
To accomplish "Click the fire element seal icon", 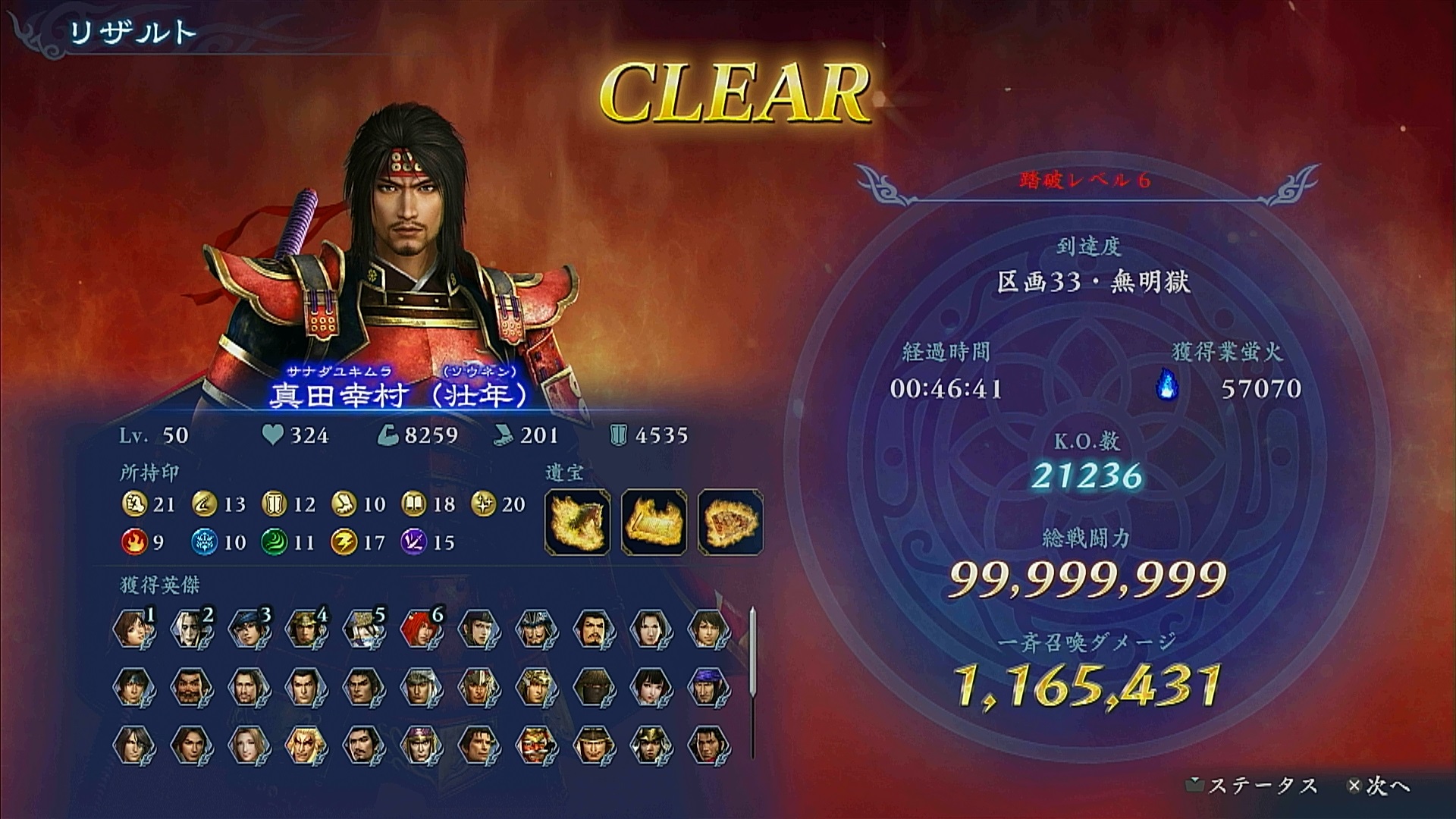I will tap(133, 542).
